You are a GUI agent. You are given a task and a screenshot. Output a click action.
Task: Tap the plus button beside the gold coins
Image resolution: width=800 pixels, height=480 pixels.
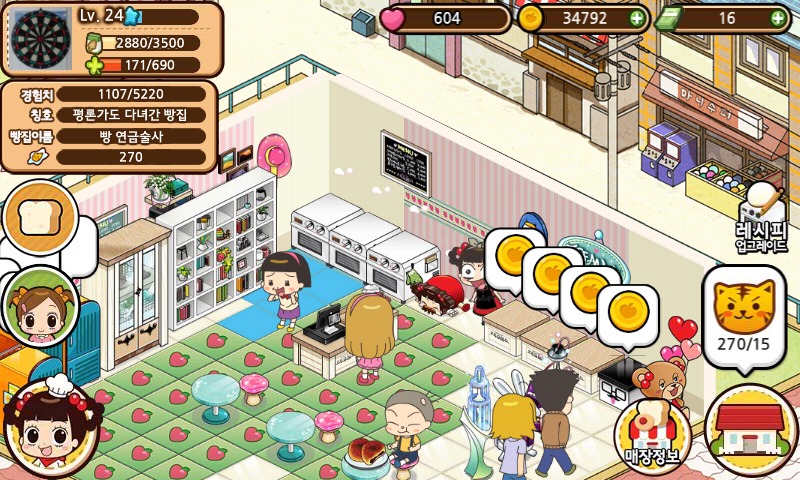click(637, 18)
